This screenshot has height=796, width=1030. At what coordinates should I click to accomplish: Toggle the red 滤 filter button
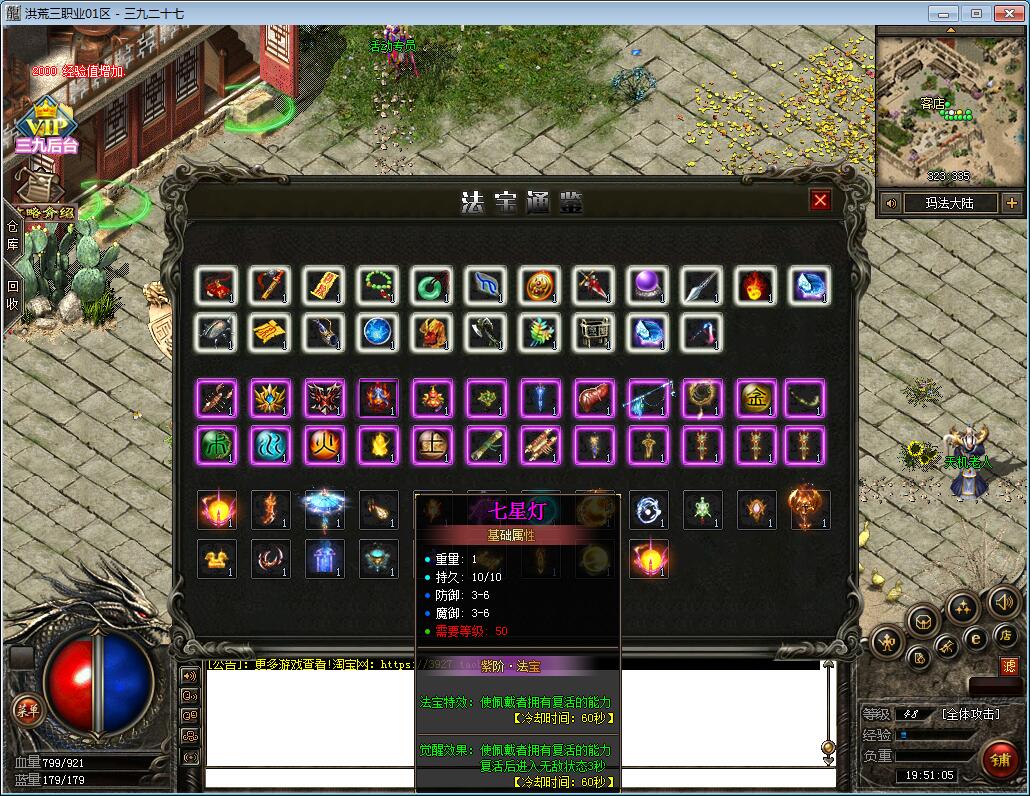(x=1009, y=665)
